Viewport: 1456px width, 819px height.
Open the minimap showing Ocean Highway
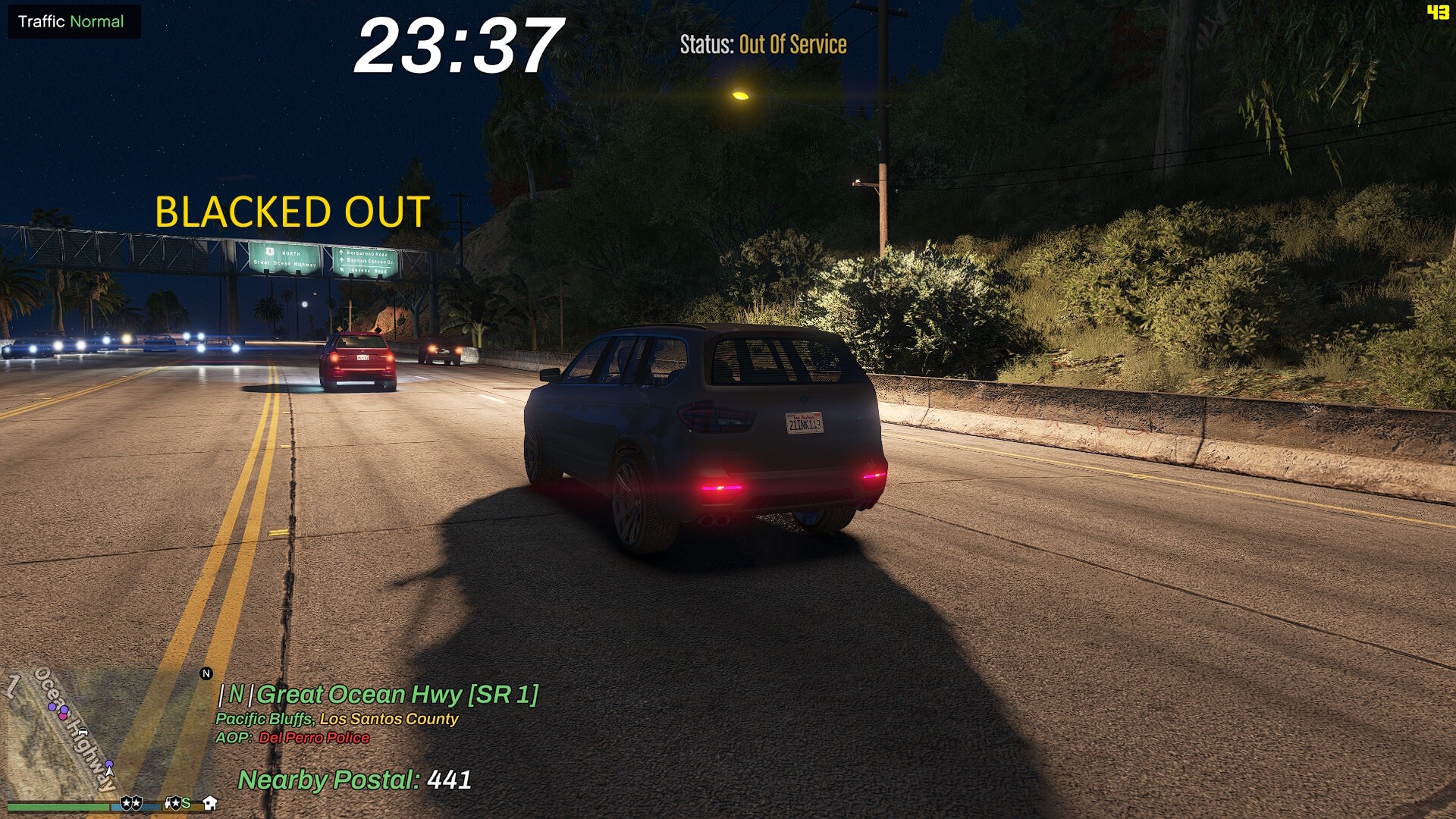pyautogui.click(x=106, y=732)
